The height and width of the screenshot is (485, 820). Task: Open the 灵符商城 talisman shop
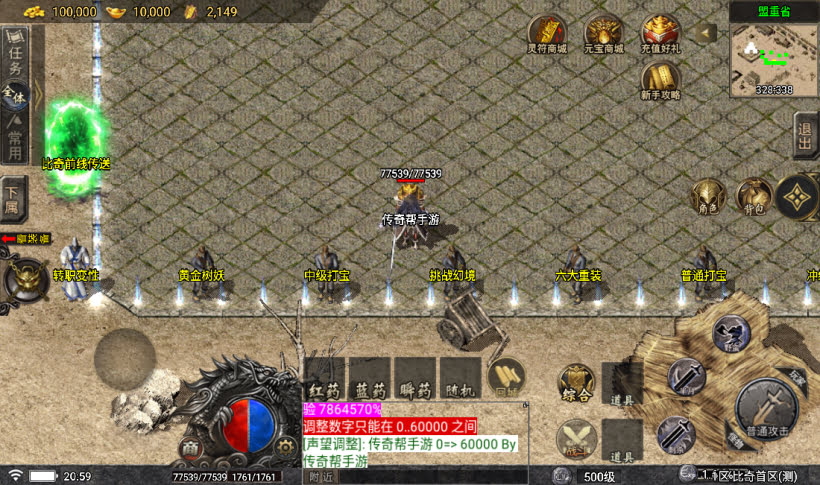[547, 34]
